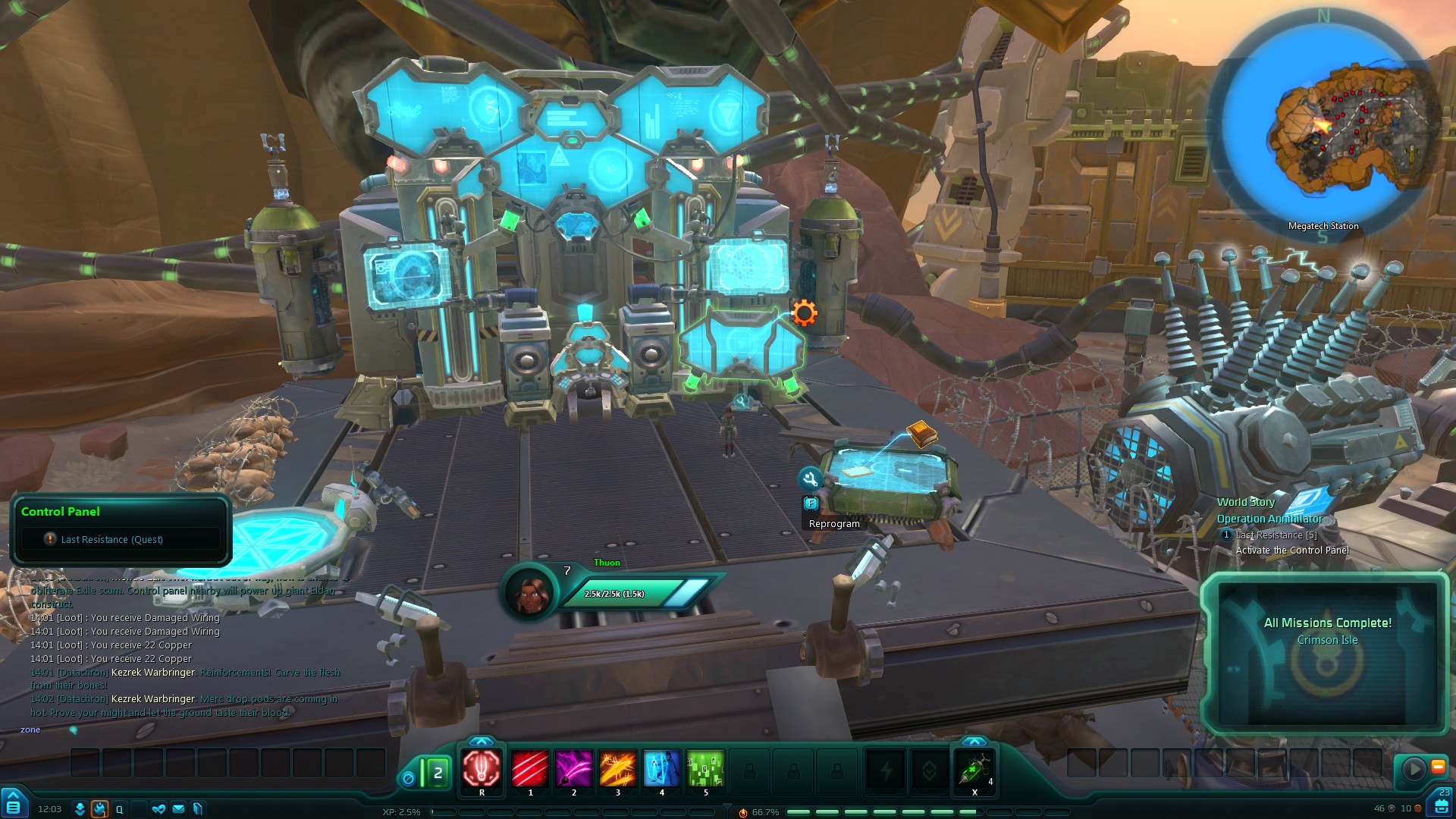Minimize the datachron with the orange button
Viewport: 1456px width, 819px height.
click(x=1438, y=767)
